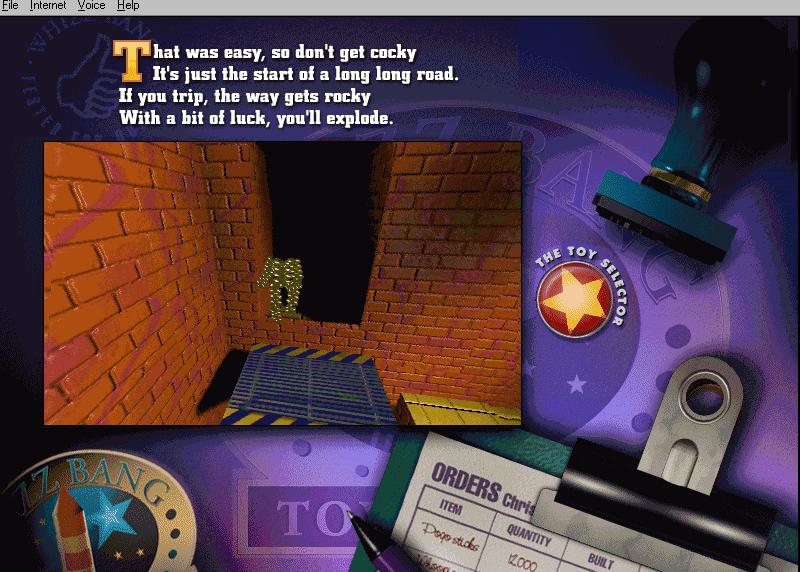Open the Internet menu

pos(48,6)
